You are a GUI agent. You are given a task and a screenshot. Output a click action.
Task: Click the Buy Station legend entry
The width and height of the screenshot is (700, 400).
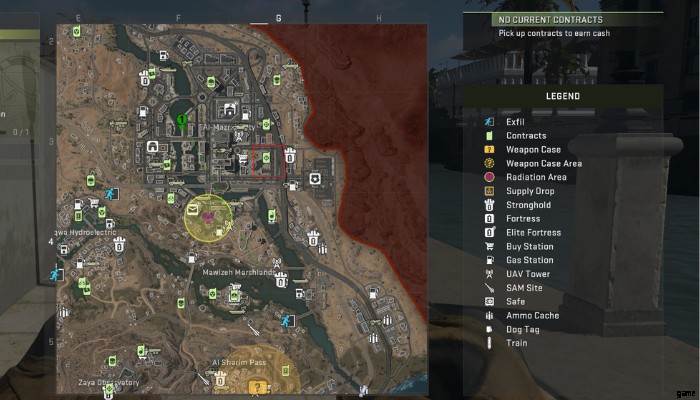pos(529,247)
